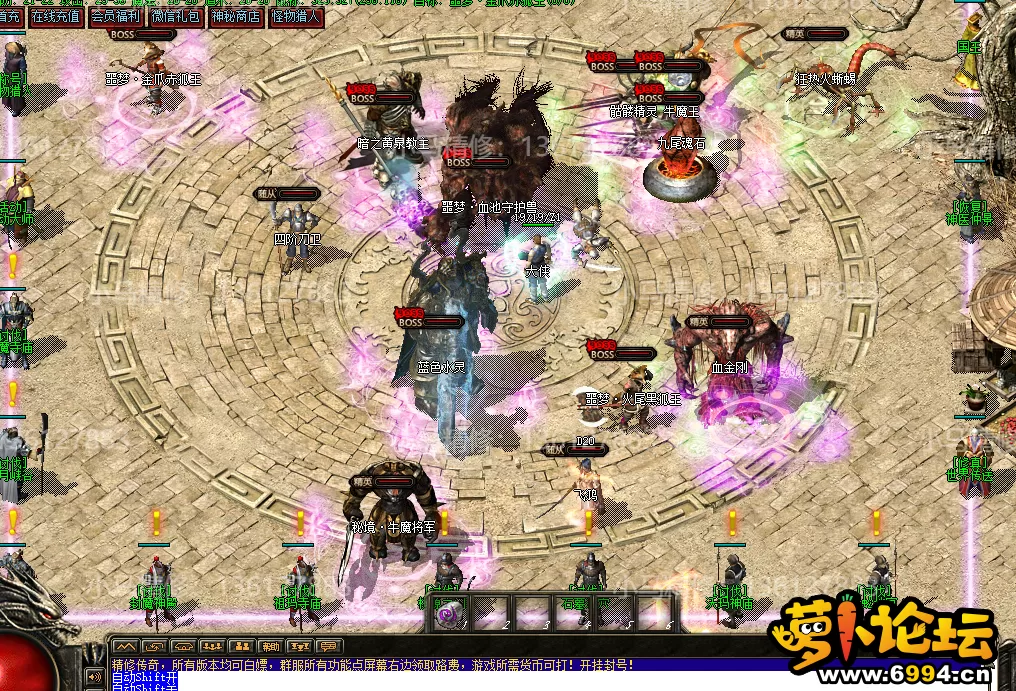Screen dimensions: 1016x691
Task: Click the speaker icon beside the chat log
Action: [95, 676]
